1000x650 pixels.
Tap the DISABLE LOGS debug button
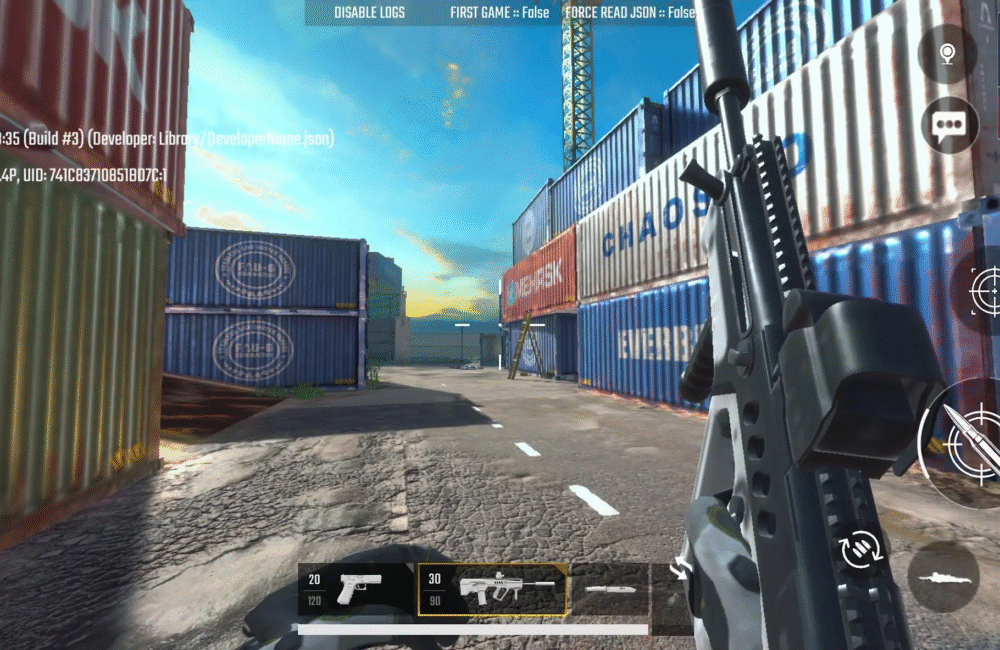369,13
